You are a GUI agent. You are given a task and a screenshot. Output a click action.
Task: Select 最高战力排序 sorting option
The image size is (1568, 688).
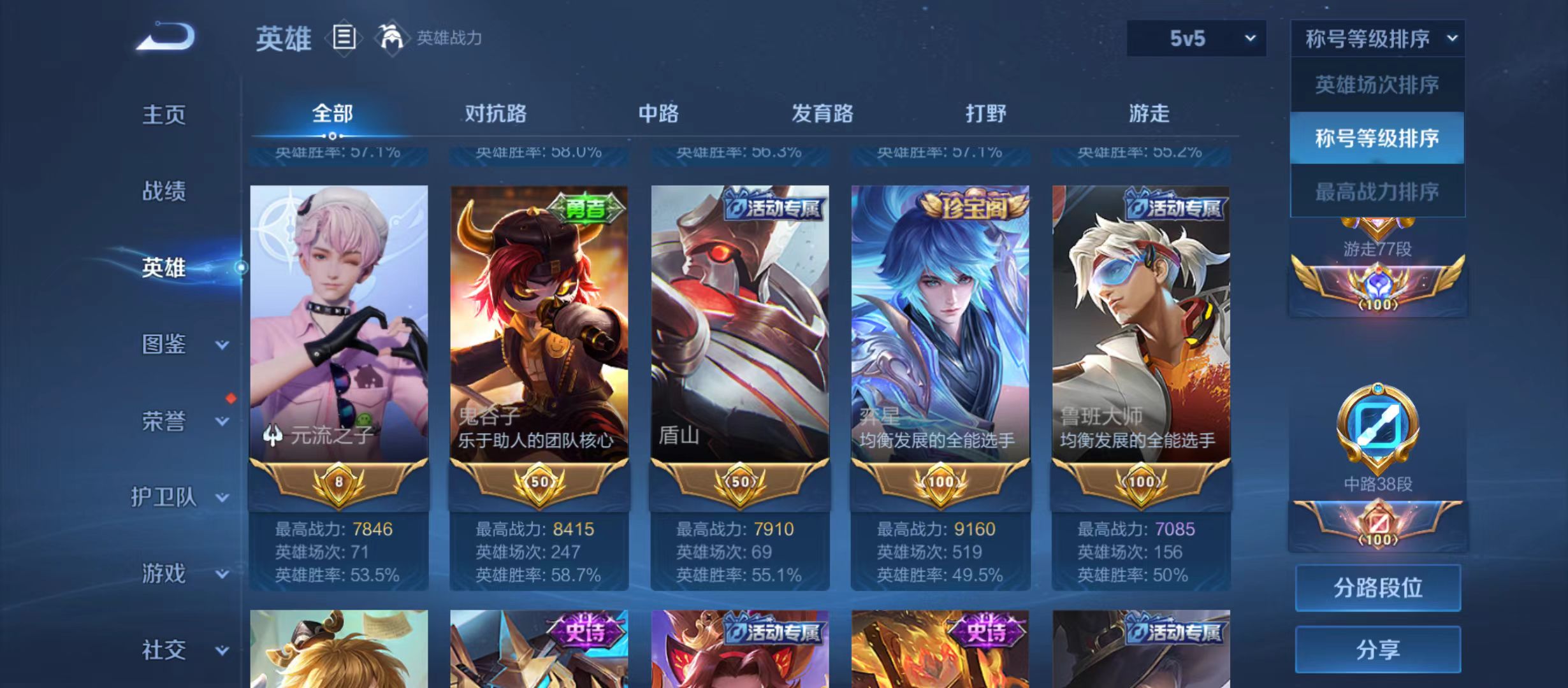(x=1377, y=191)
